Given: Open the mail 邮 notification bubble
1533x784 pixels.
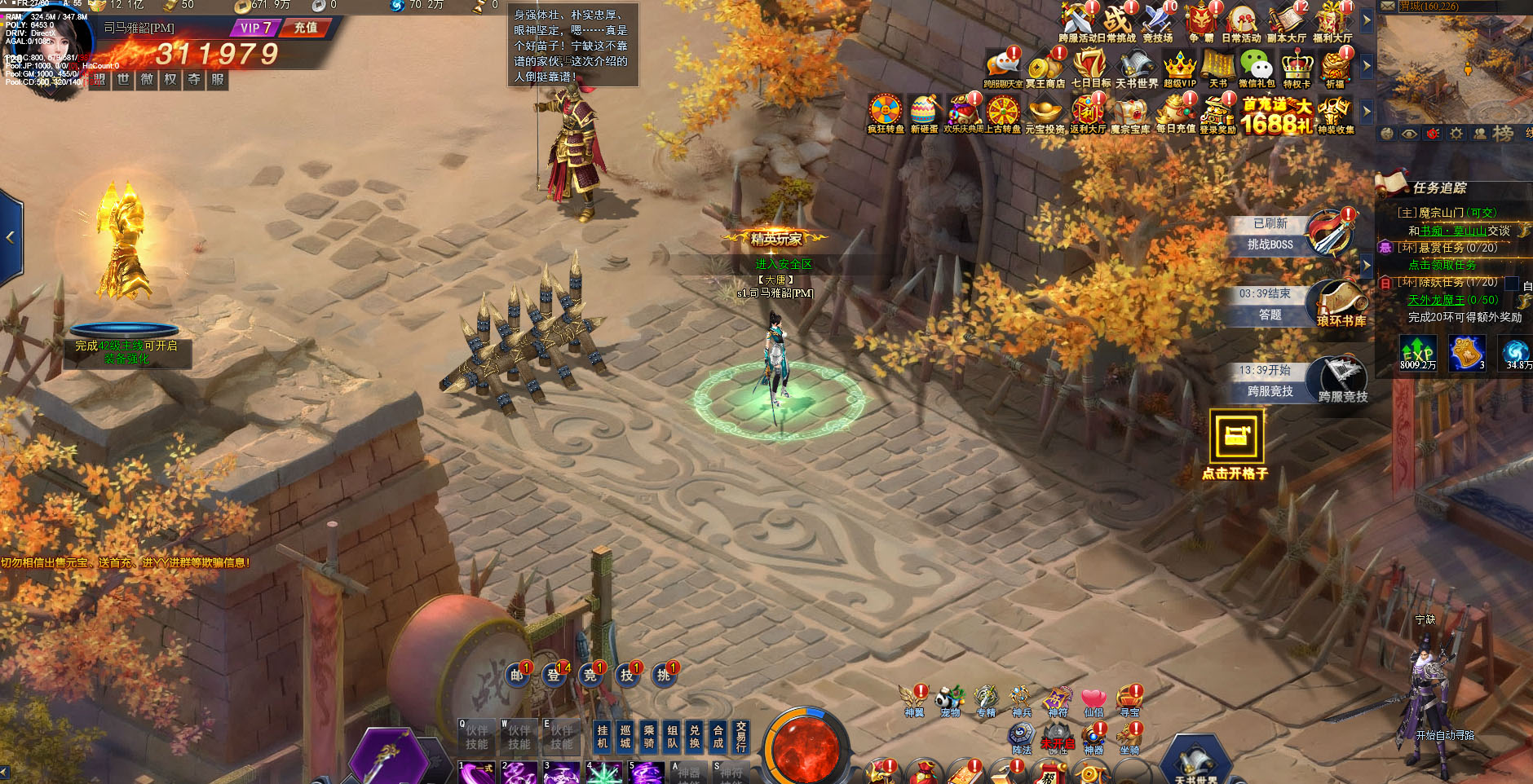Looking at the screenshot, I should (x=517, y=675).
